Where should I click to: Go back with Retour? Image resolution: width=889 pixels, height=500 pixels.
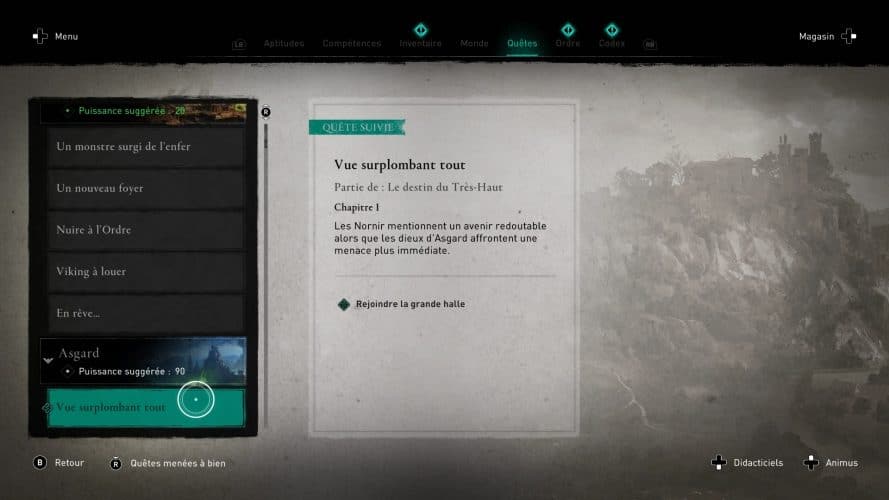tap(59, 463)
